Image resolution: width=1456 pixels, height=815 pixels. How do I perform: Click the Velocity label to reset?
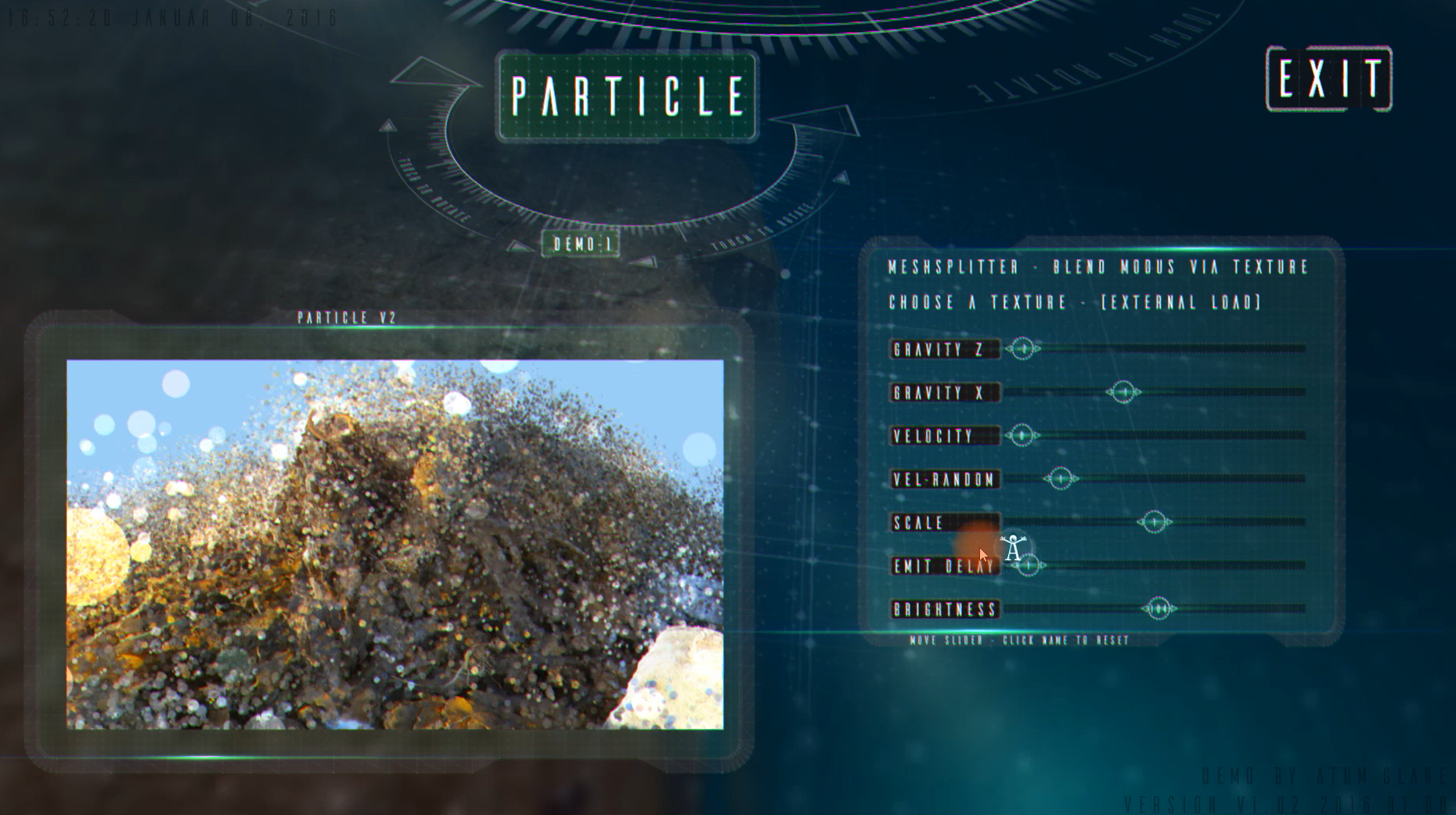[x=944, y=436]
